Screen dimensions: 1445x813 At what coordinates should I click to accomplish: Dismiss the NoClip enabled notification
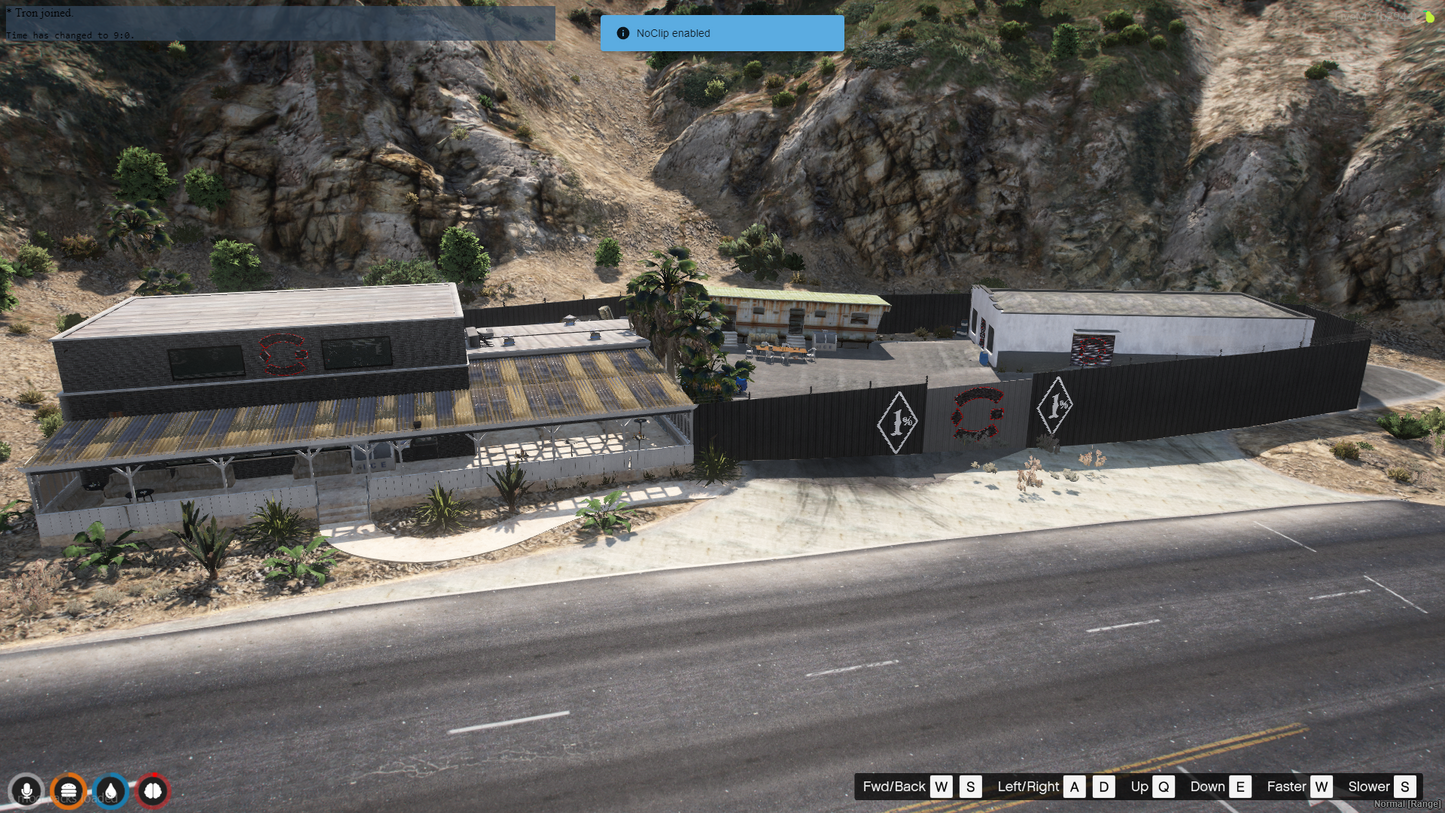click(721, 33)
